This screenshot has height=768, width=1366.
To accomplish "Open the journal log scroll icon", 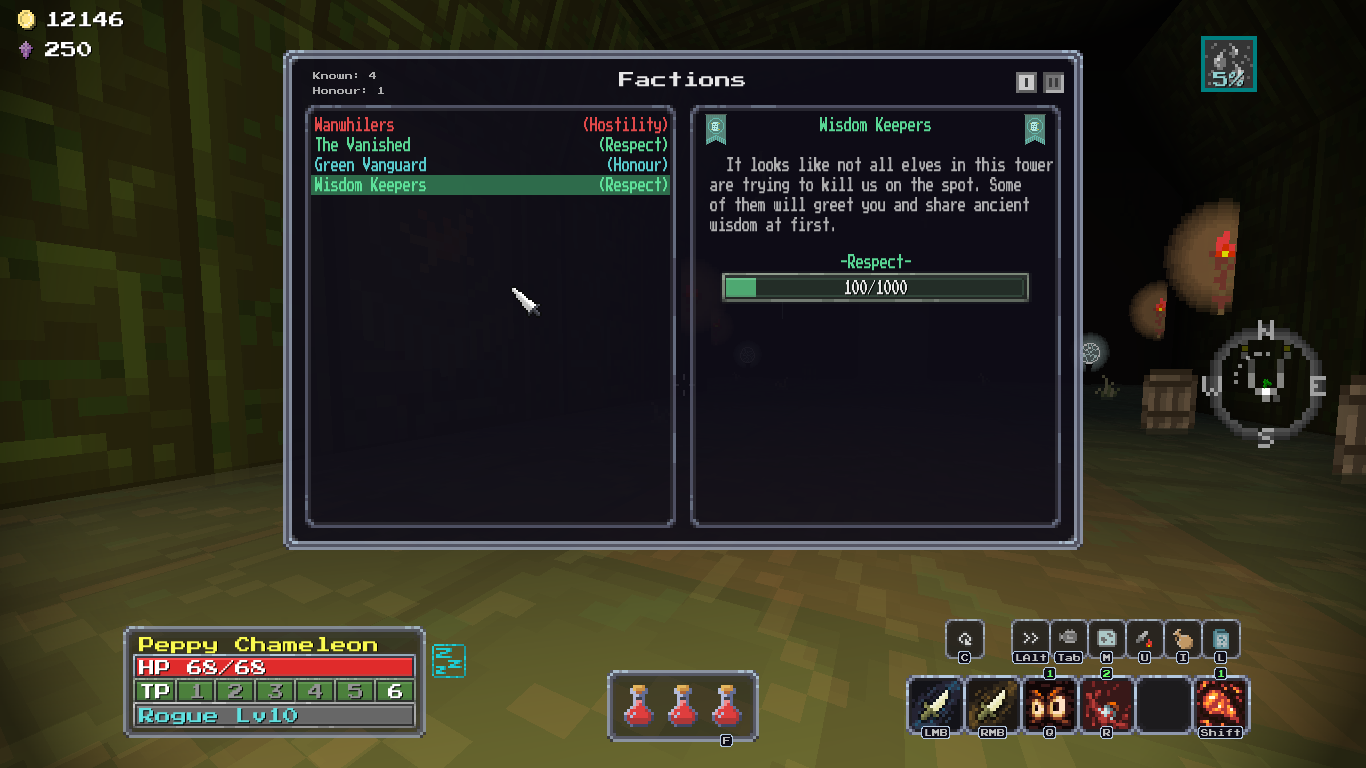I will click(1221, 639).
